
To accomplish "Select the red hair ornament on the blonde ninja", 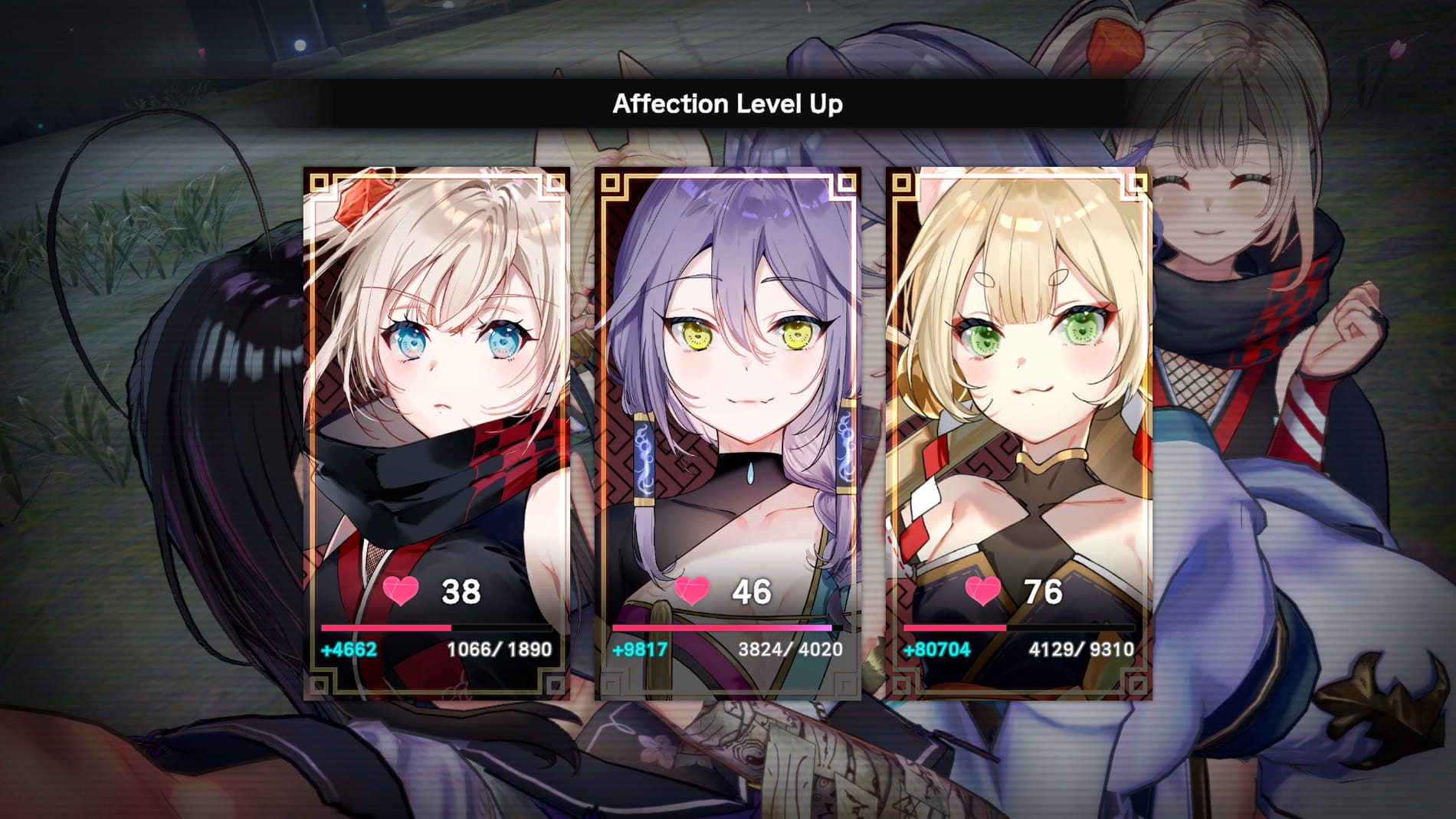I will tap(358, 201).
